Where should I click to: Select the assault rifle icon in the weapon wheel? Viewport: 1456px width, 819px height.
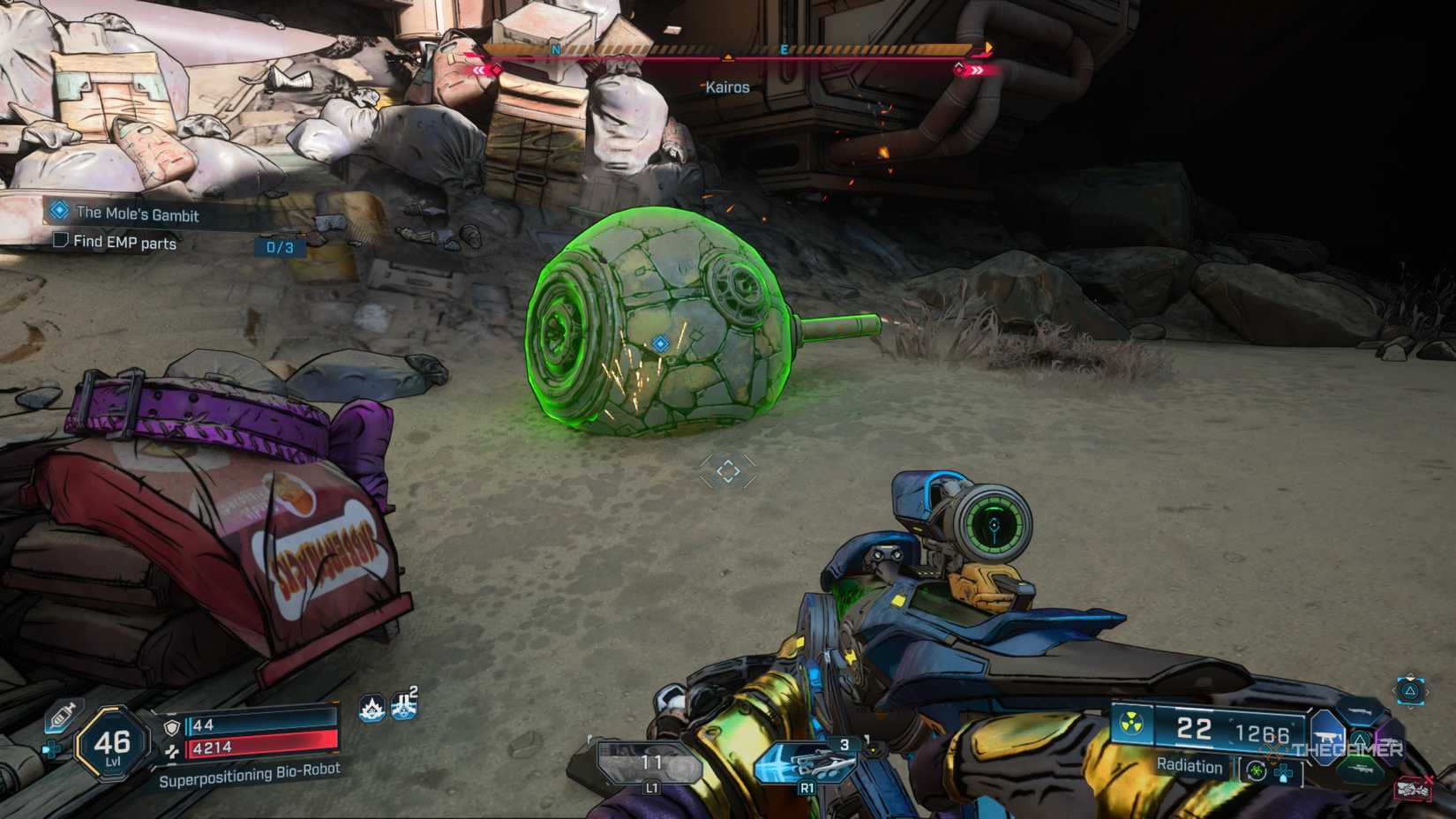pyautogui.click(x=1328, y=735)
